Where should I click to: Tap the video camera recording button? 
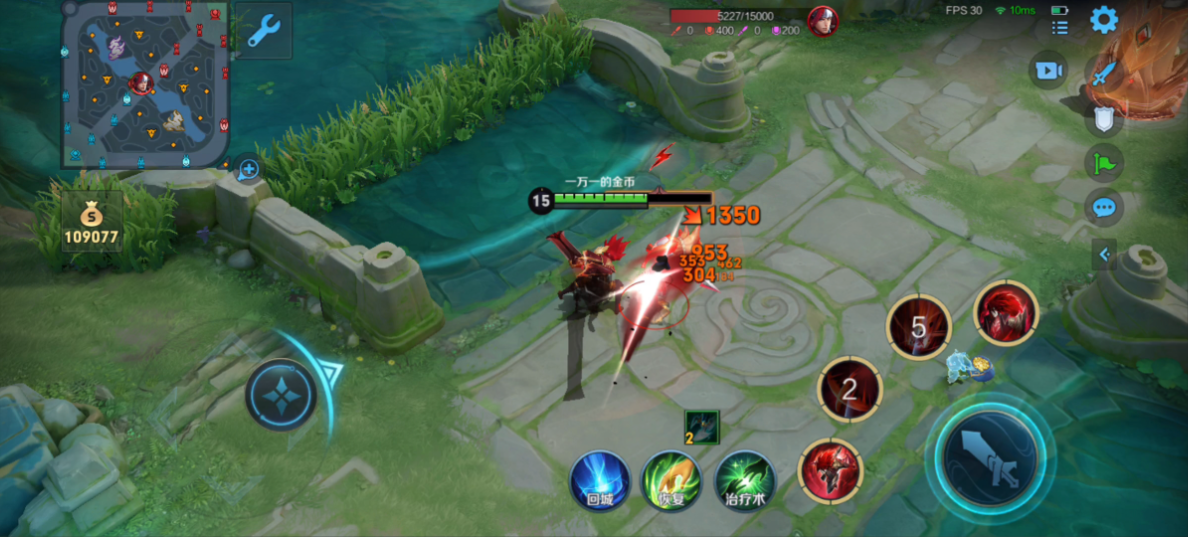click(x=1047, y=70)
